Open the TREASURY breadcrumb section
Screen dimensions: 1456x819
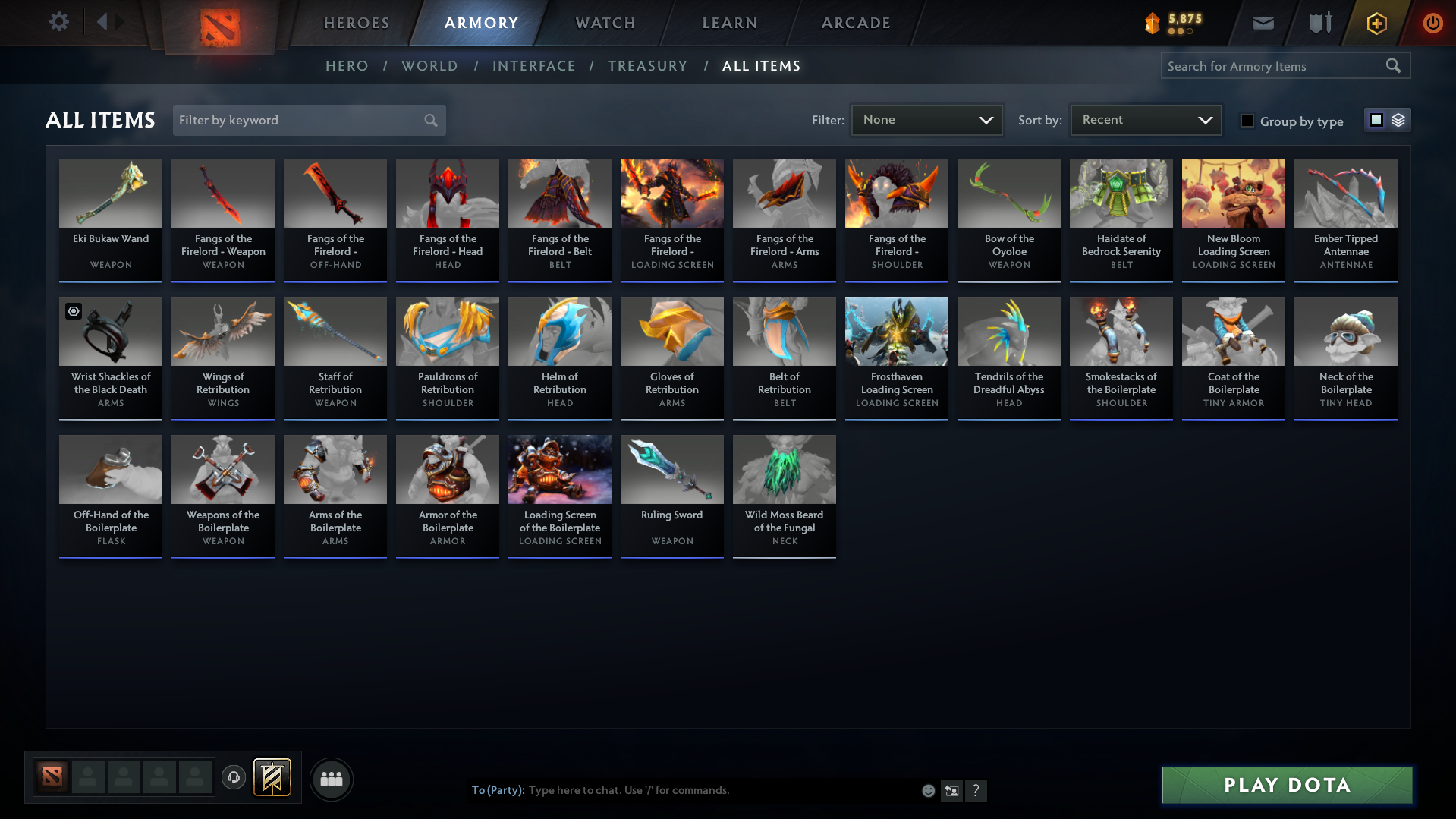(647, 65)
